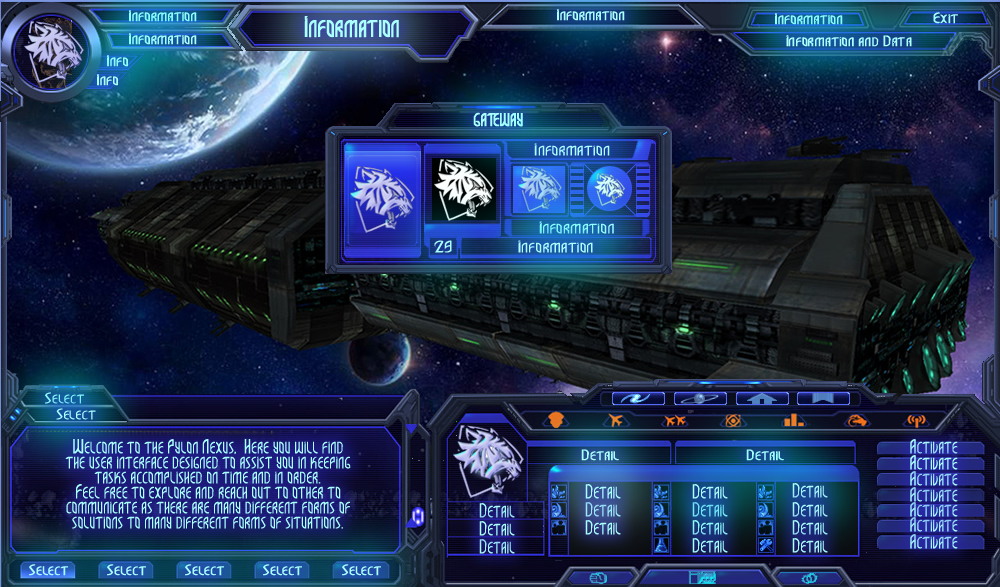The height and width of the screenshot is (587, 1000).
Task: Click the orange twin aircraft icon
Action: (674, 421)
